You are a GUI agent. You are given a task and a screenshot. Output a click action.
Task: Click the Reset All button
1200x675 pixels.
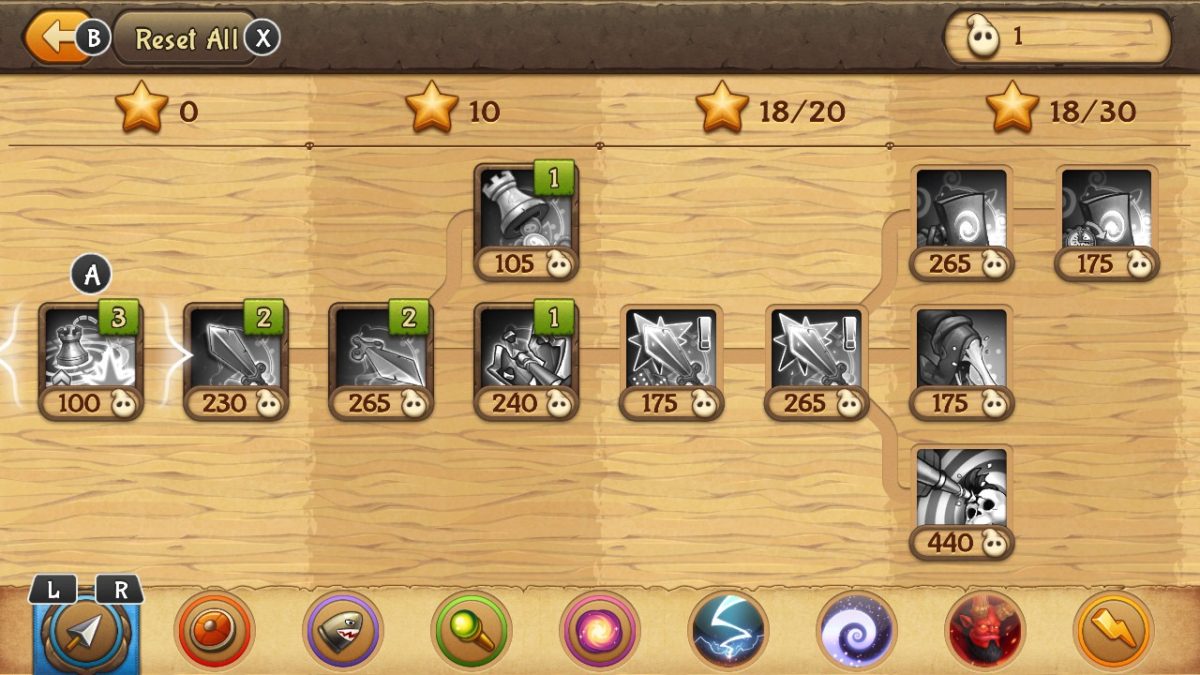click(x=187, y=39)
